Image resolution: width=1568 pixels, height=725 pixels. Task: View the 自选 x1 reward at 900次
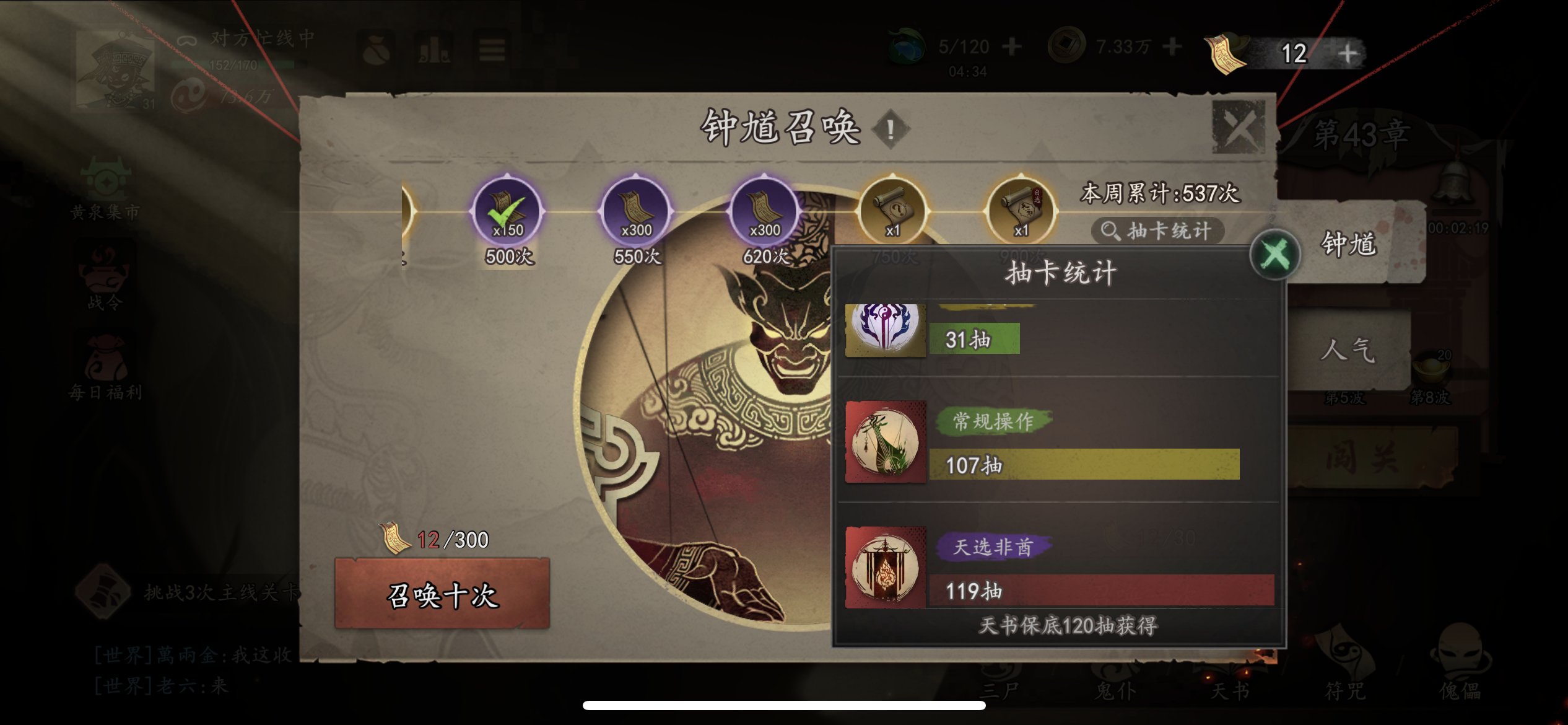[x=1022, y=211]
